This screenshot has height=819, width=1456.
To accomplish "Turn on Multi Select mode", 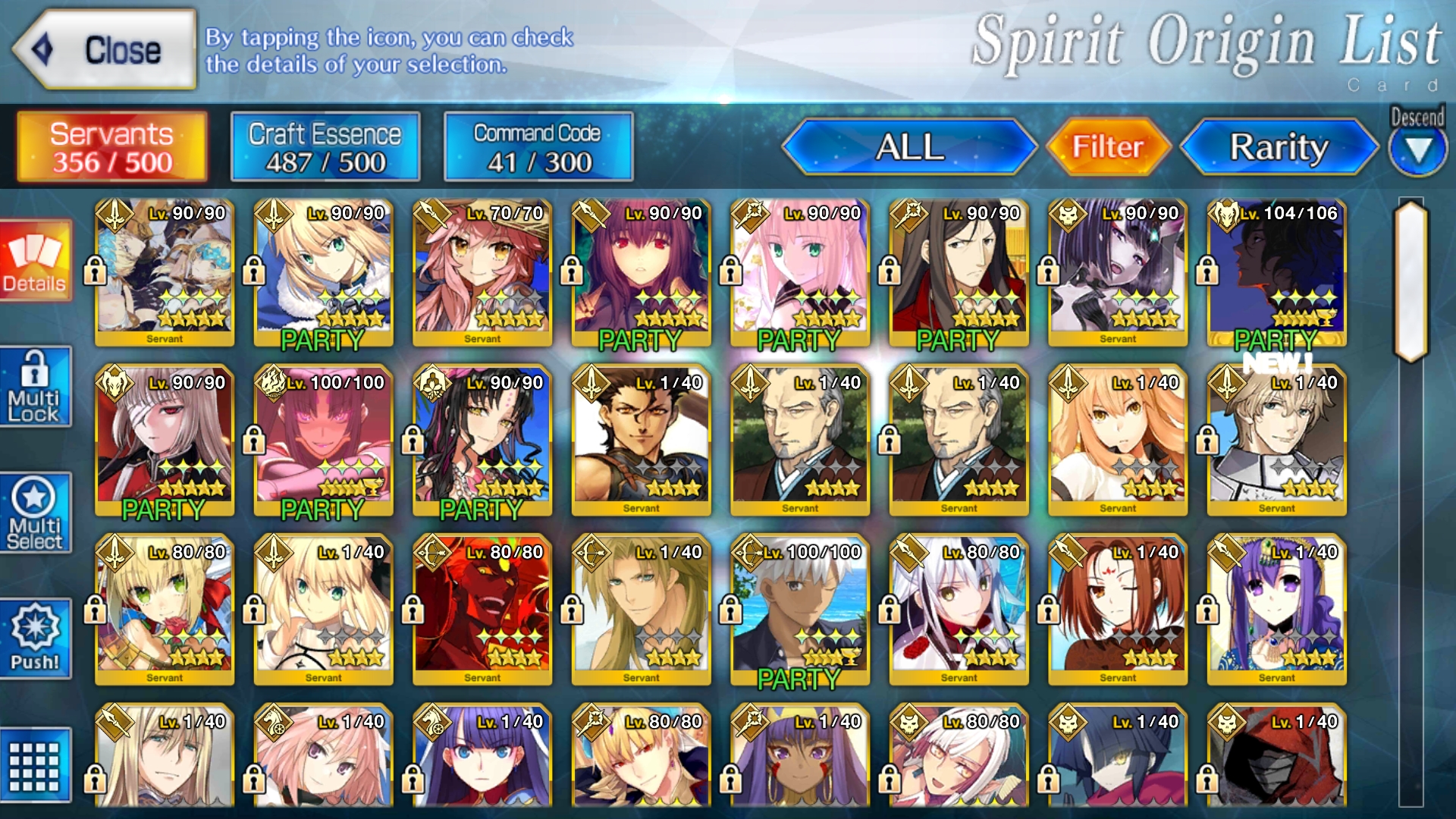I will tap(35, 513).
